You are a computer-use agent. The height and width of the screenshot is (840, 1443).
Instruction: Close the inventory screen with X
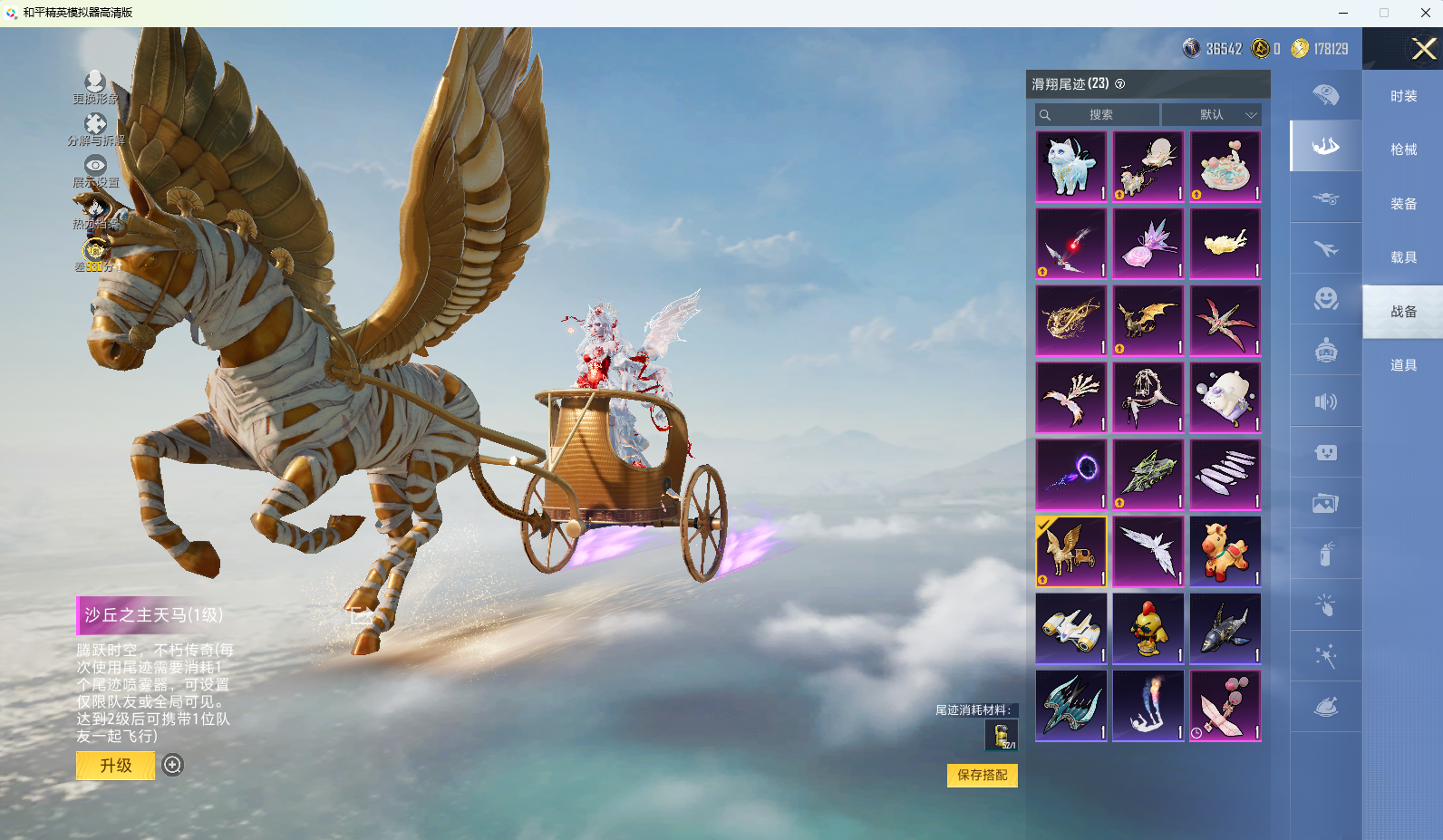1423,49
